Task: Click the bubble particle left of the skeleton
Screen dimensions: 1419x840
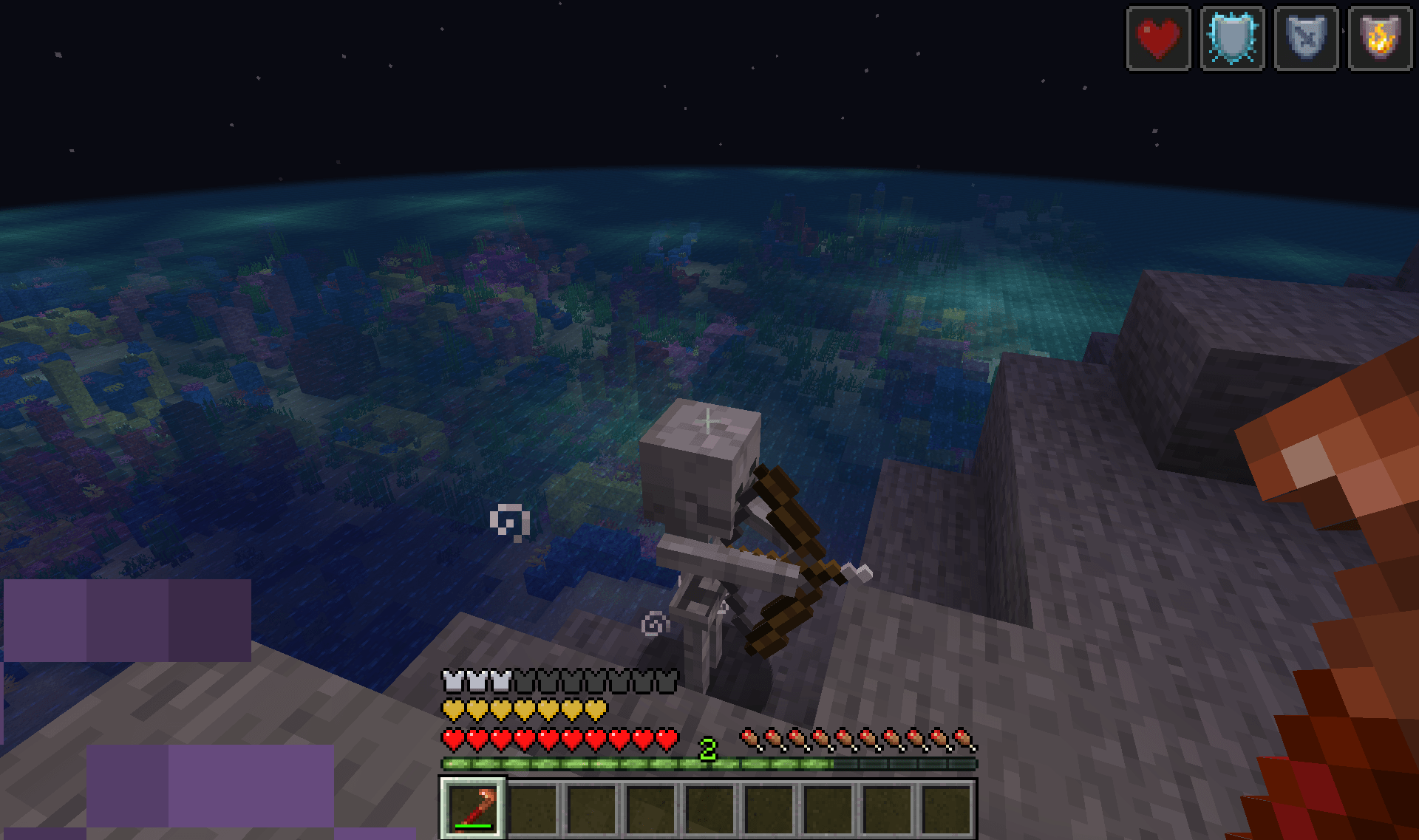Action: click(510, 523)
